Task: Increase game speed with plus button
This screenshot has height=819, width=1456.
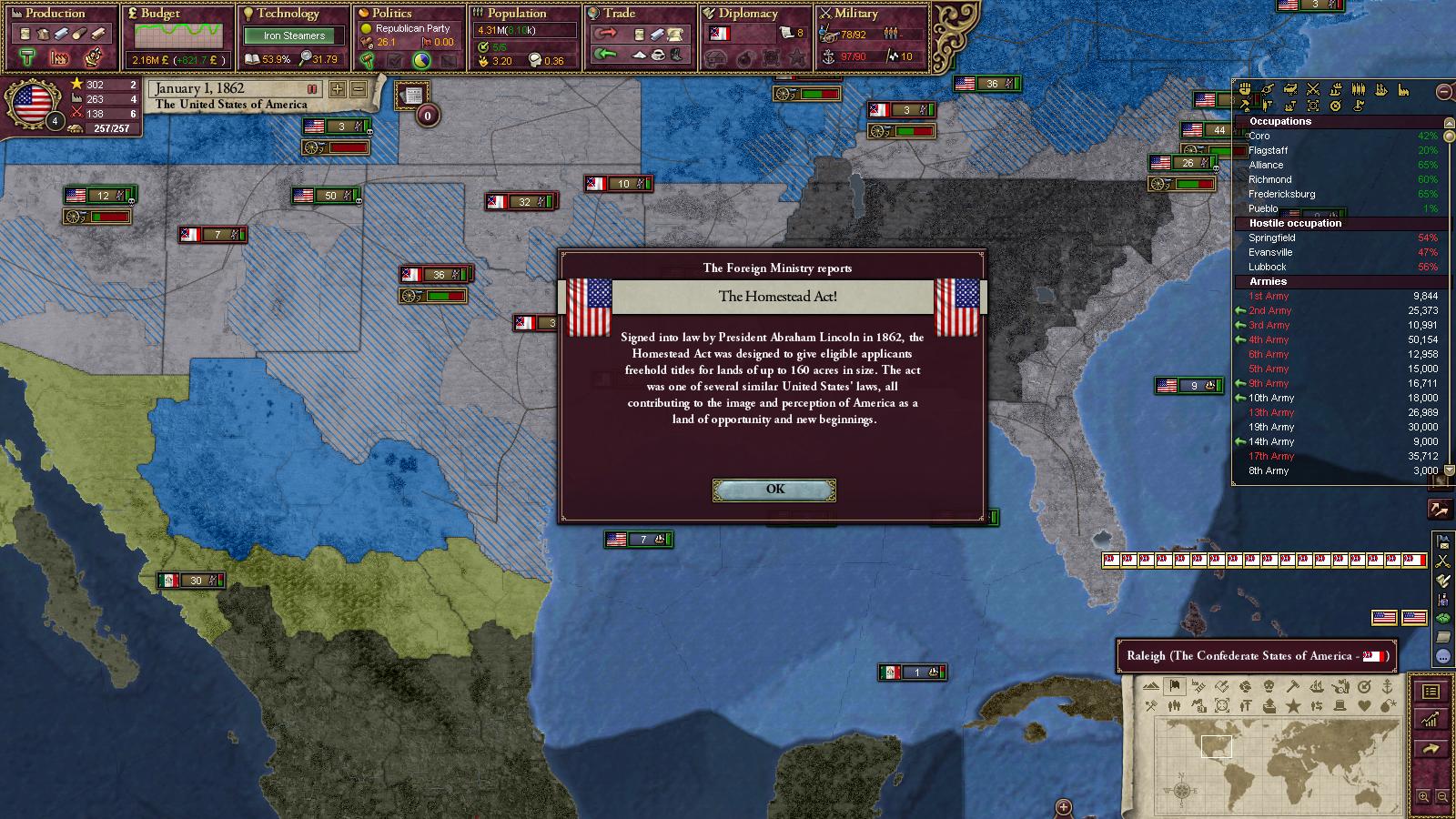Action: (338, 89)
